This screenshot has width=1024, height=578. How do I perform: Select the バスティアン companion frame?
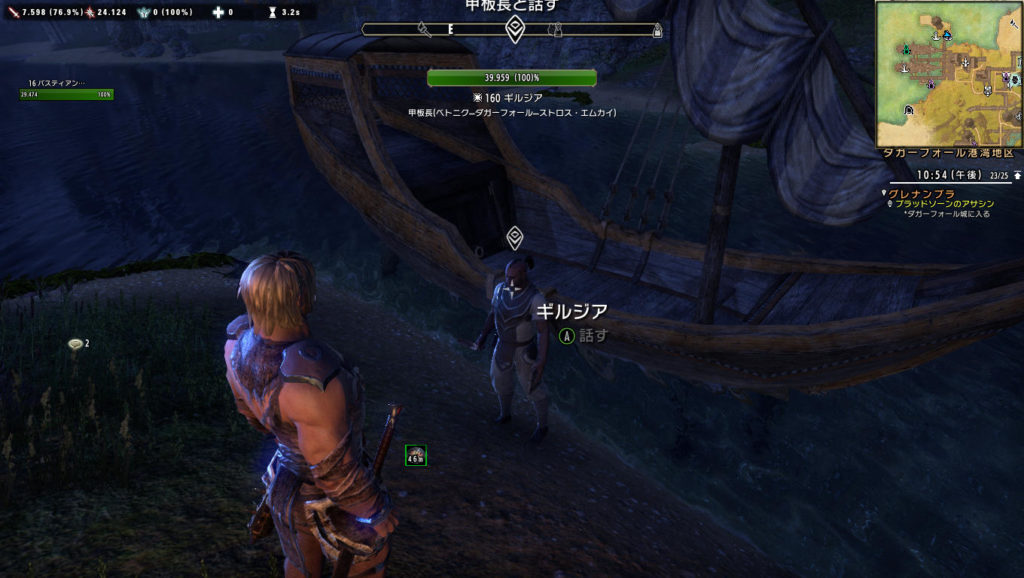click(x=66, y=90)
